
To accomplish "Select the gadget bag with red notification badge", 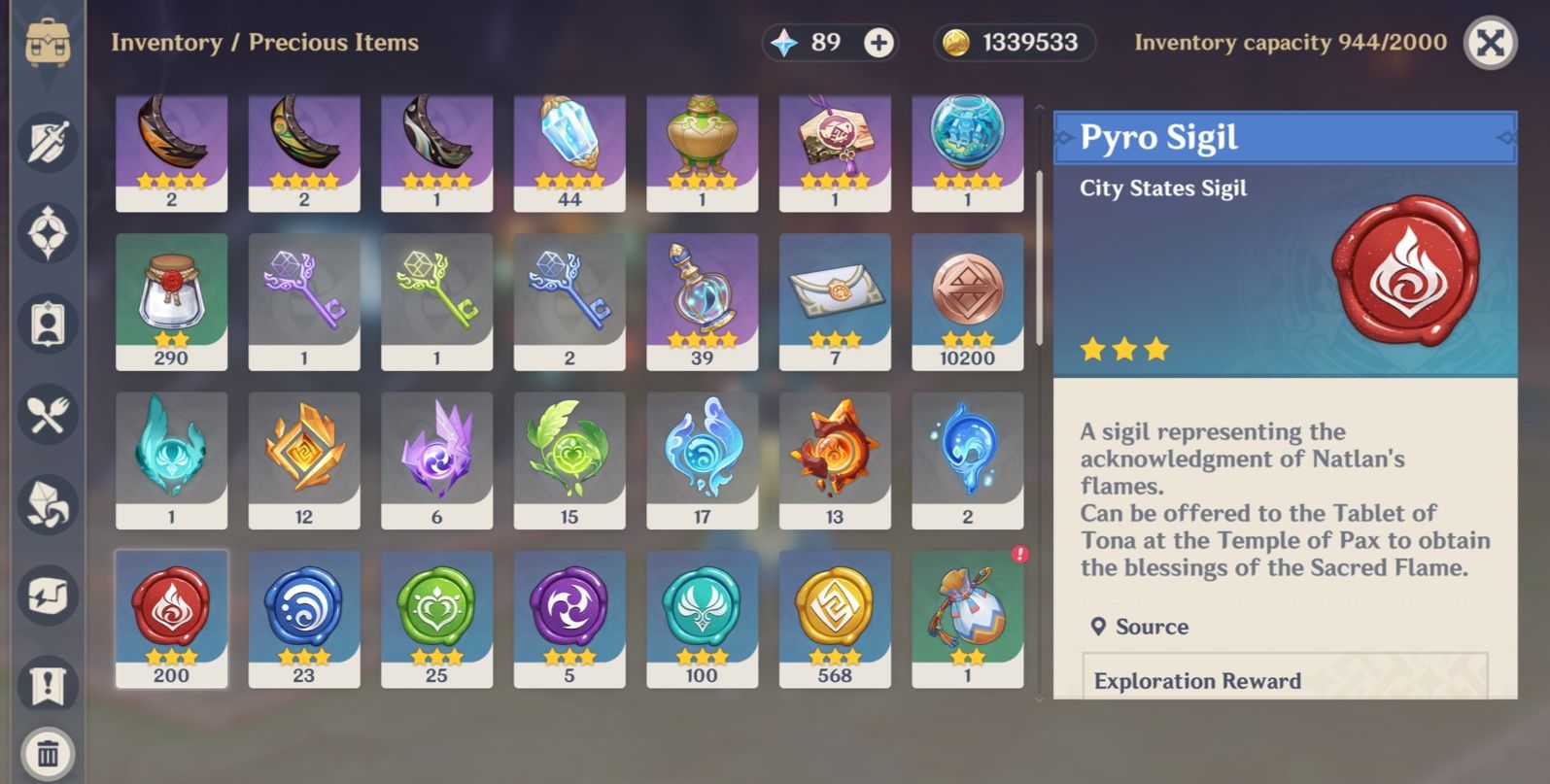I will point(968,619).
